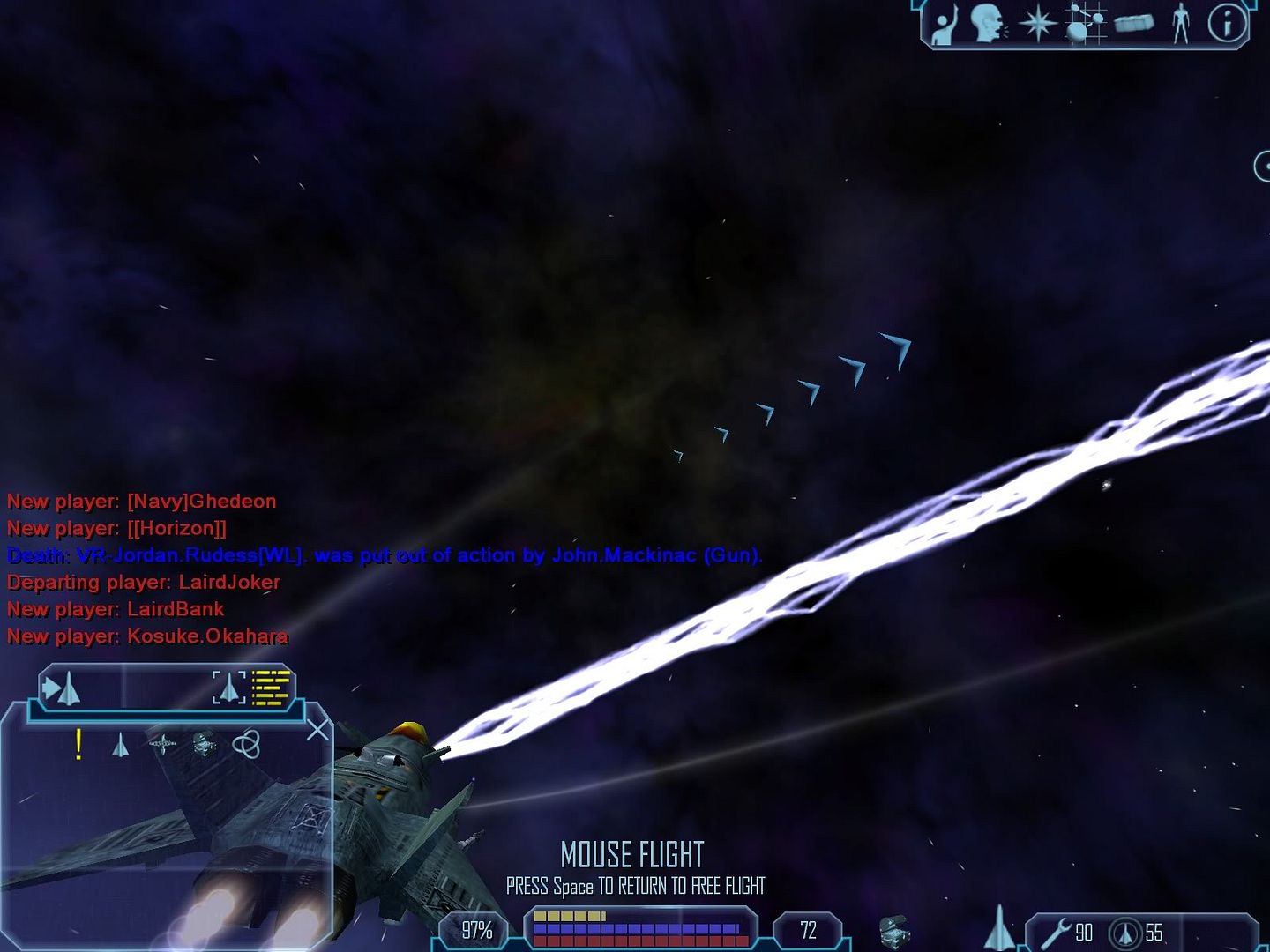Show the information "i" panel
Image resolution: width=1270 pixels, height=952 pixels.
point(1227,24)
